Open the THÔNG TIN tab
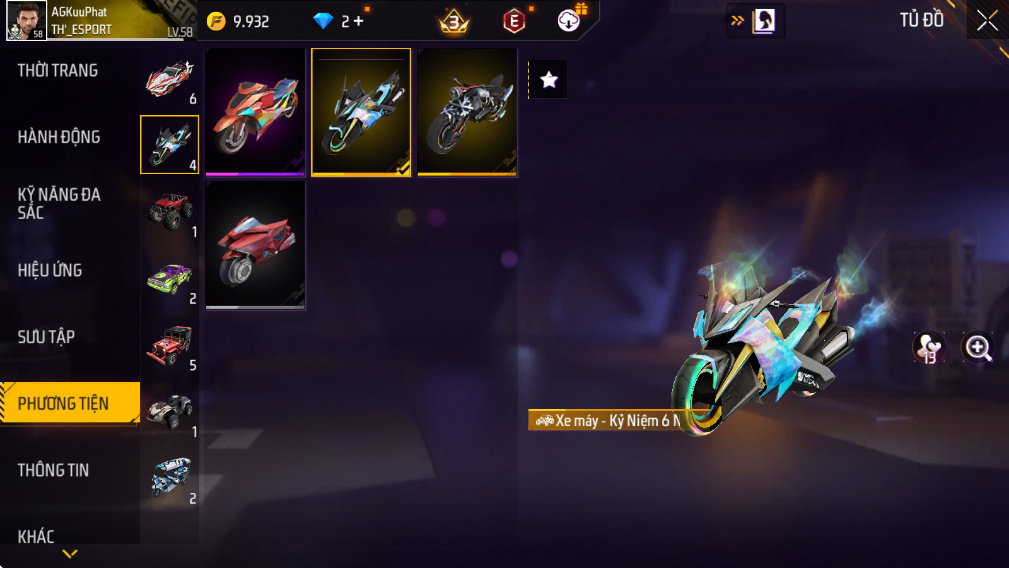Screen dimensions: 1009x568 53,470
